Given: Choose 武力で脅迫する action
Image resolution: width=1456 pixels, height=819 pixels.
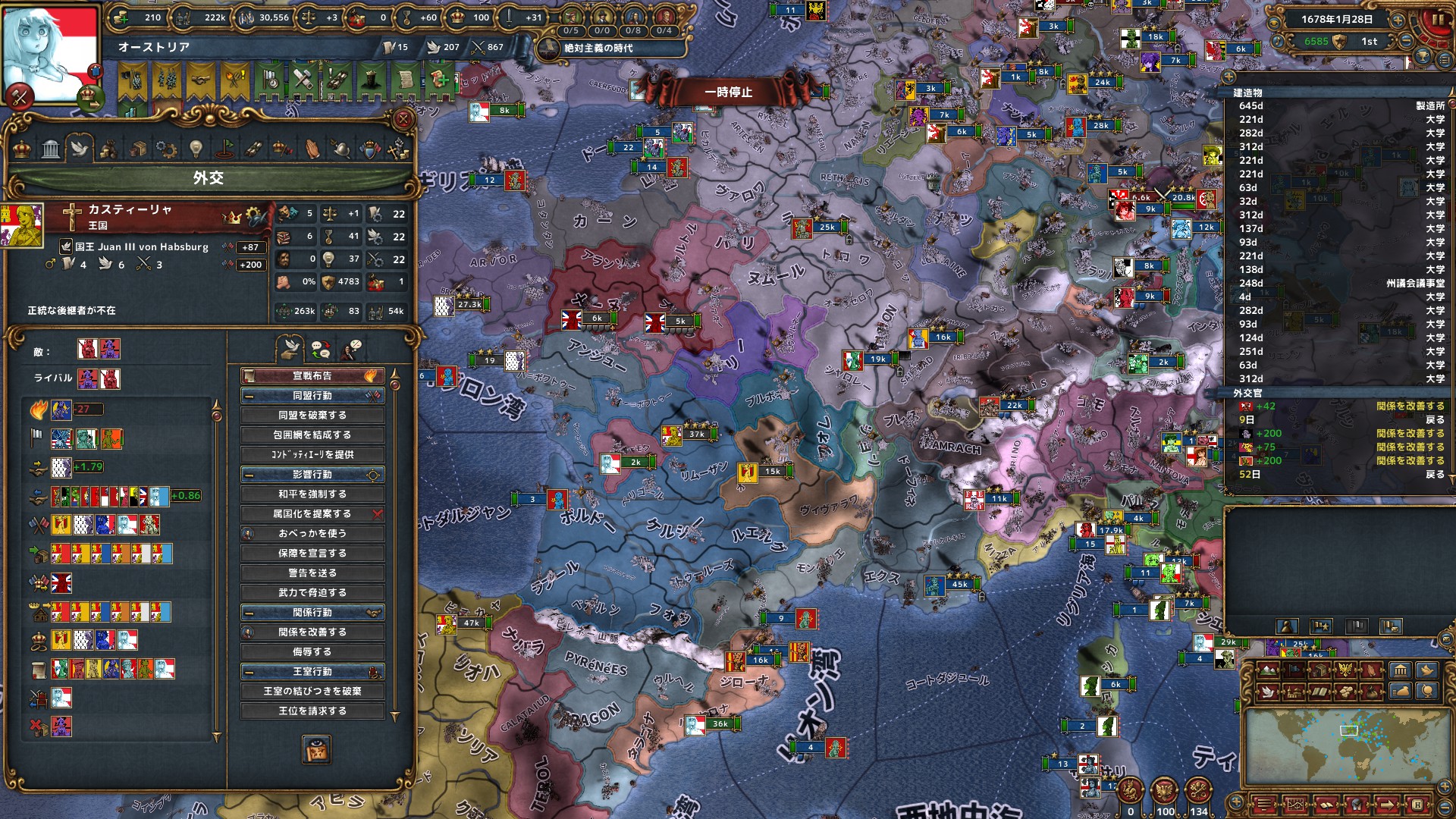Looking at the screenshot, I should pos(312,593).
